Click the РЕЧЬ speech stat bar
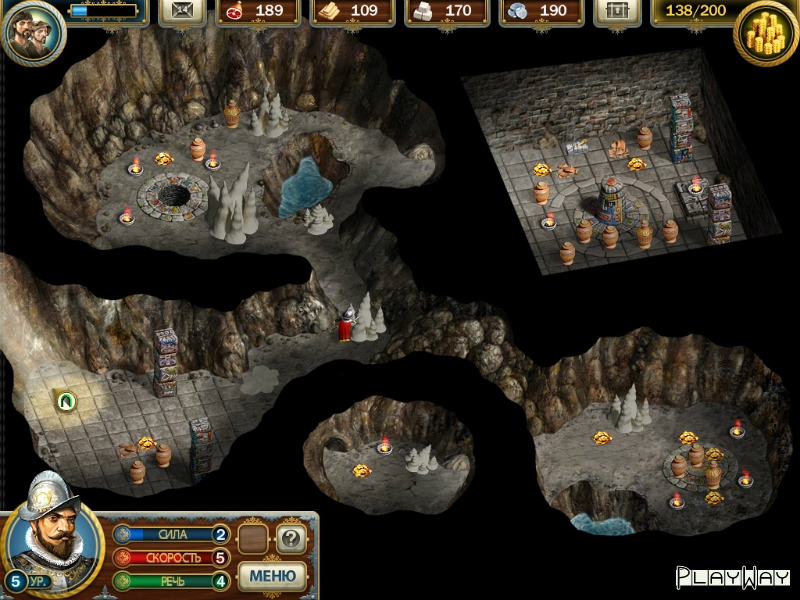 point(171,580)
